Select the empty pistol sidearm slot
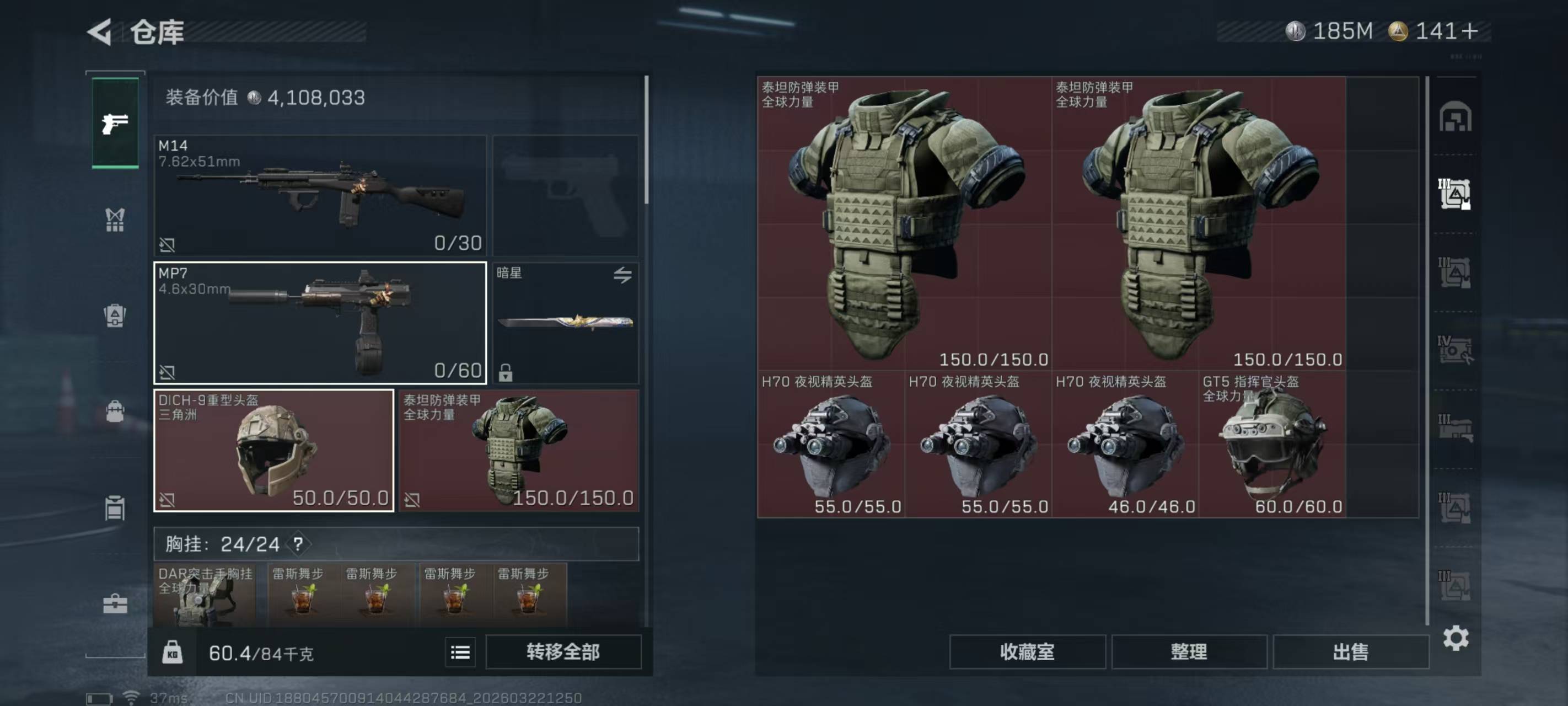 coord(566,195)
